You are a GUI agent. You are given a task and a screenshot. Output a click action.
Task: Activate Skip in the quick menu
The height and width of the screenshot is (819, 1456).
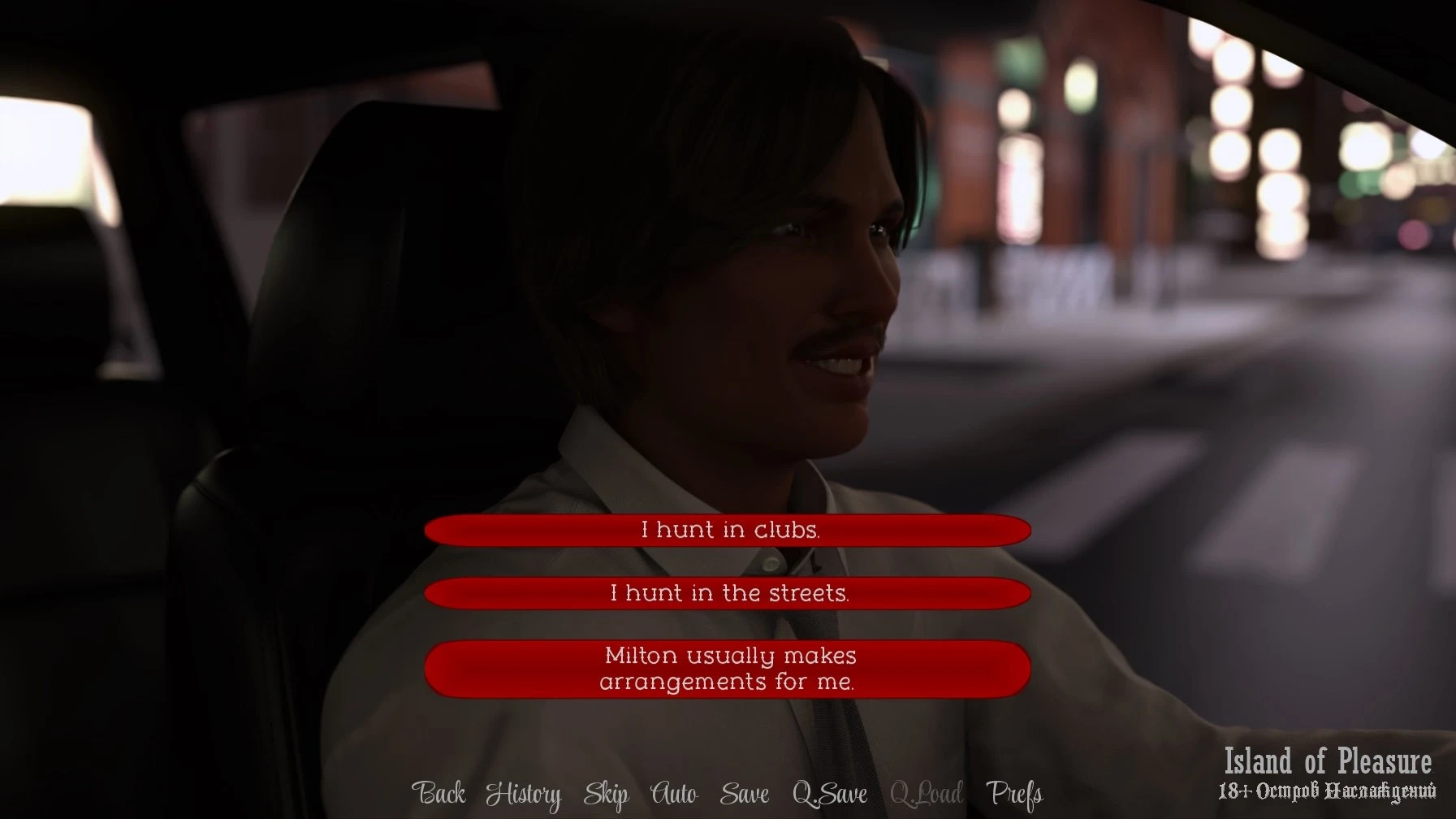606,794
